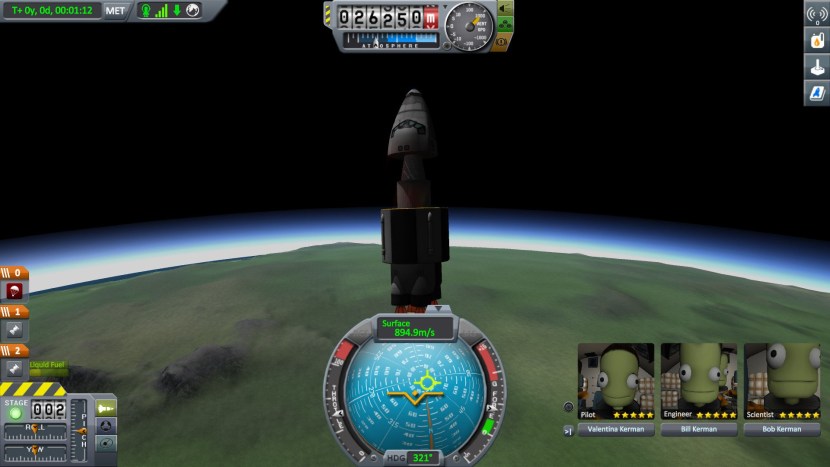Open the joystick toolbar button

(x=817, y=68)
